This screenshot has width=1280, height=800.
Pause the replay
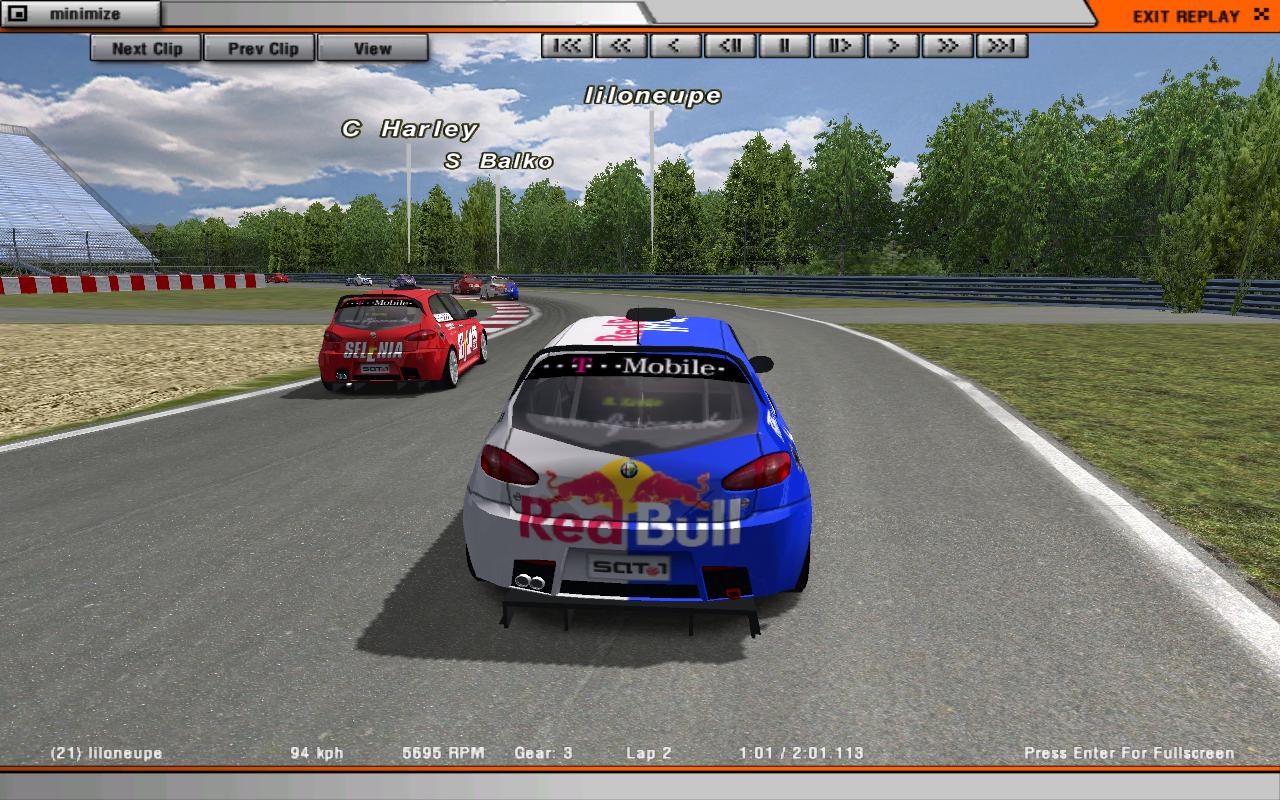tap(784, 45)
